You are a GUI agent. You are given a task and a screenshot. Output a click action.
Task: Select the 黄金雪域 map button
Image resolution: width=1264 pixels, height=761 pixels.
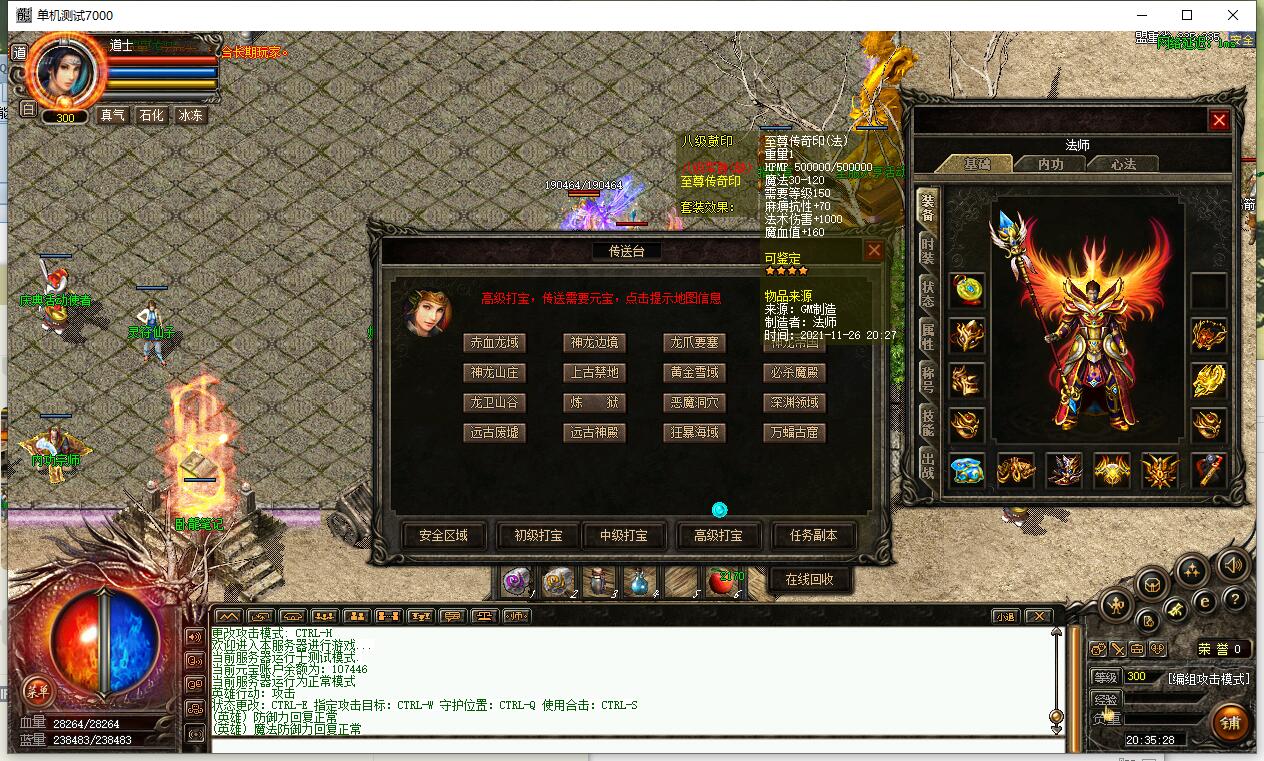694,372
